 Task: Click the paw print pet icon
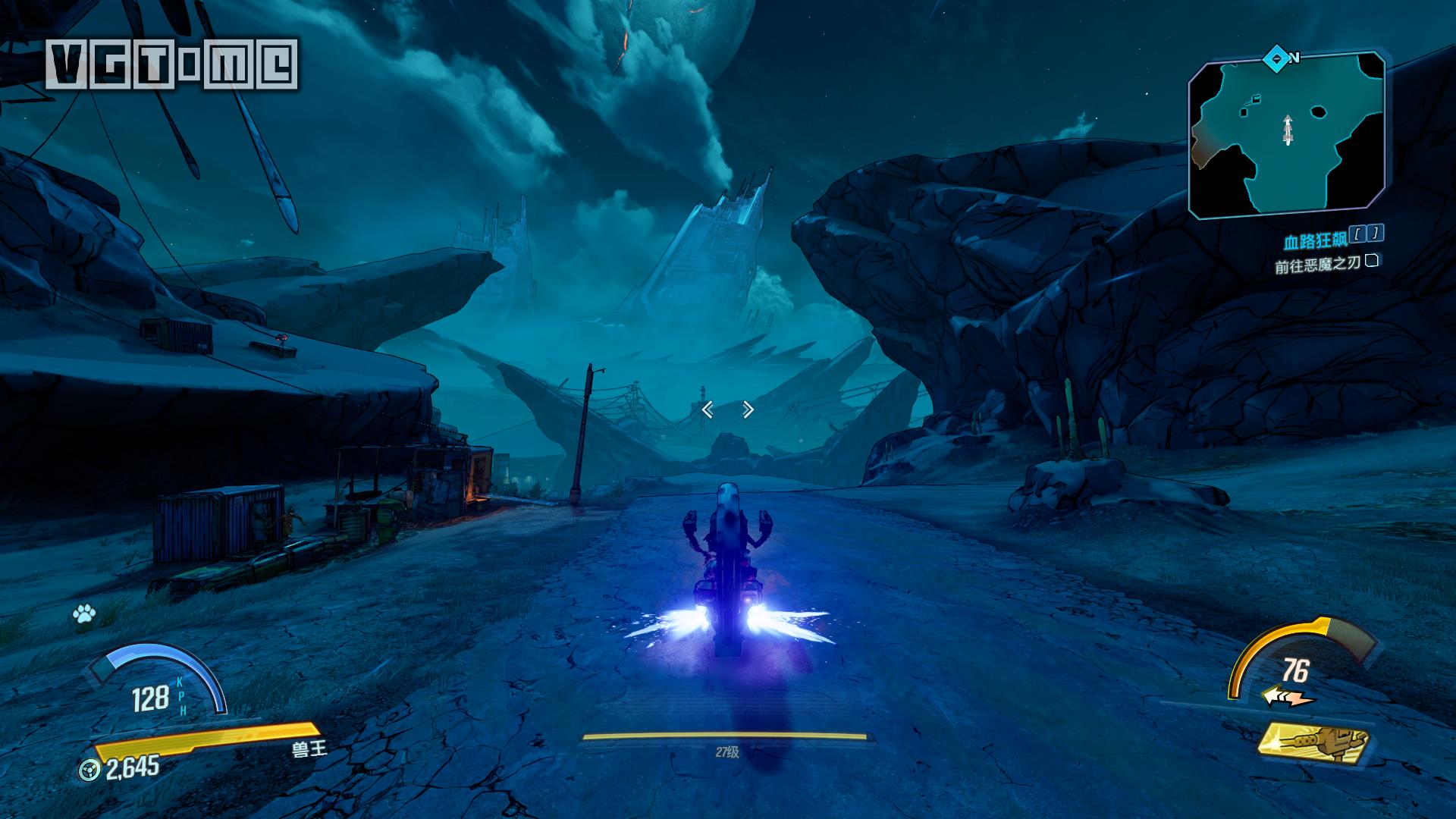click(x=83, y=614)
